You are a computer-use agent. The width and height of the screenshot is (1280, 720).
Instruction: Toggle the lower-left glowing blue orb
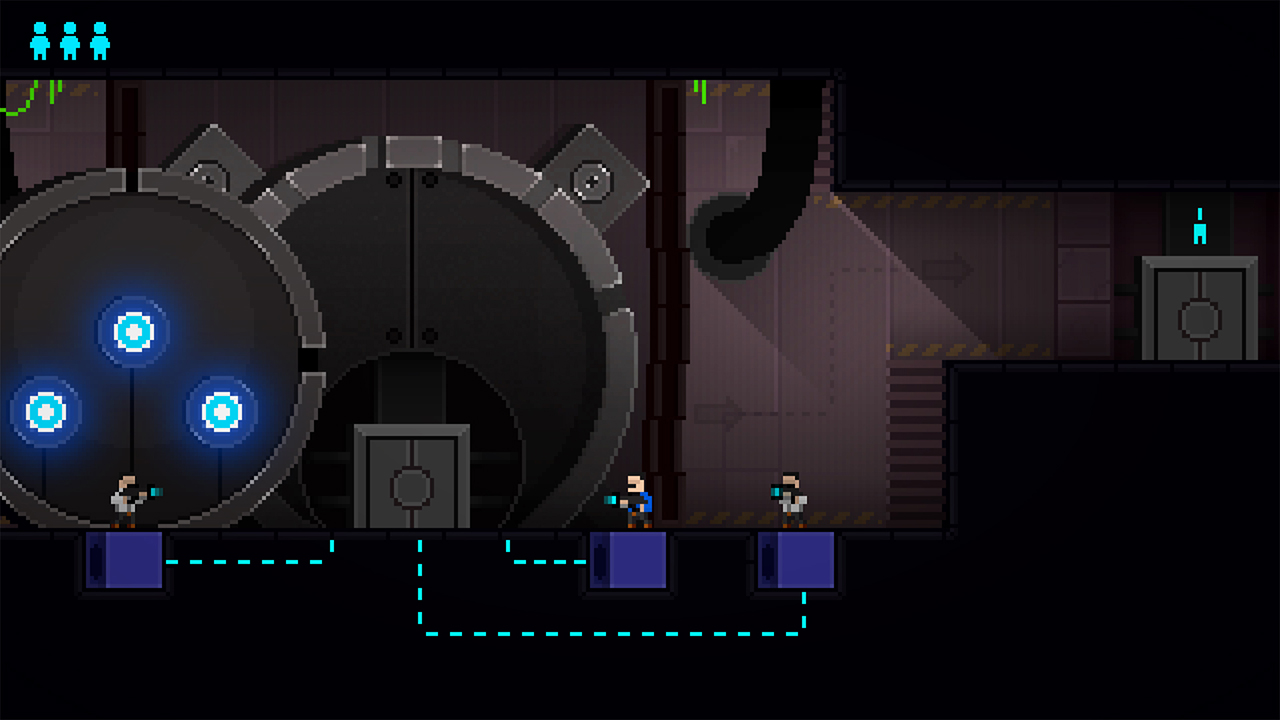click(44, 411)
